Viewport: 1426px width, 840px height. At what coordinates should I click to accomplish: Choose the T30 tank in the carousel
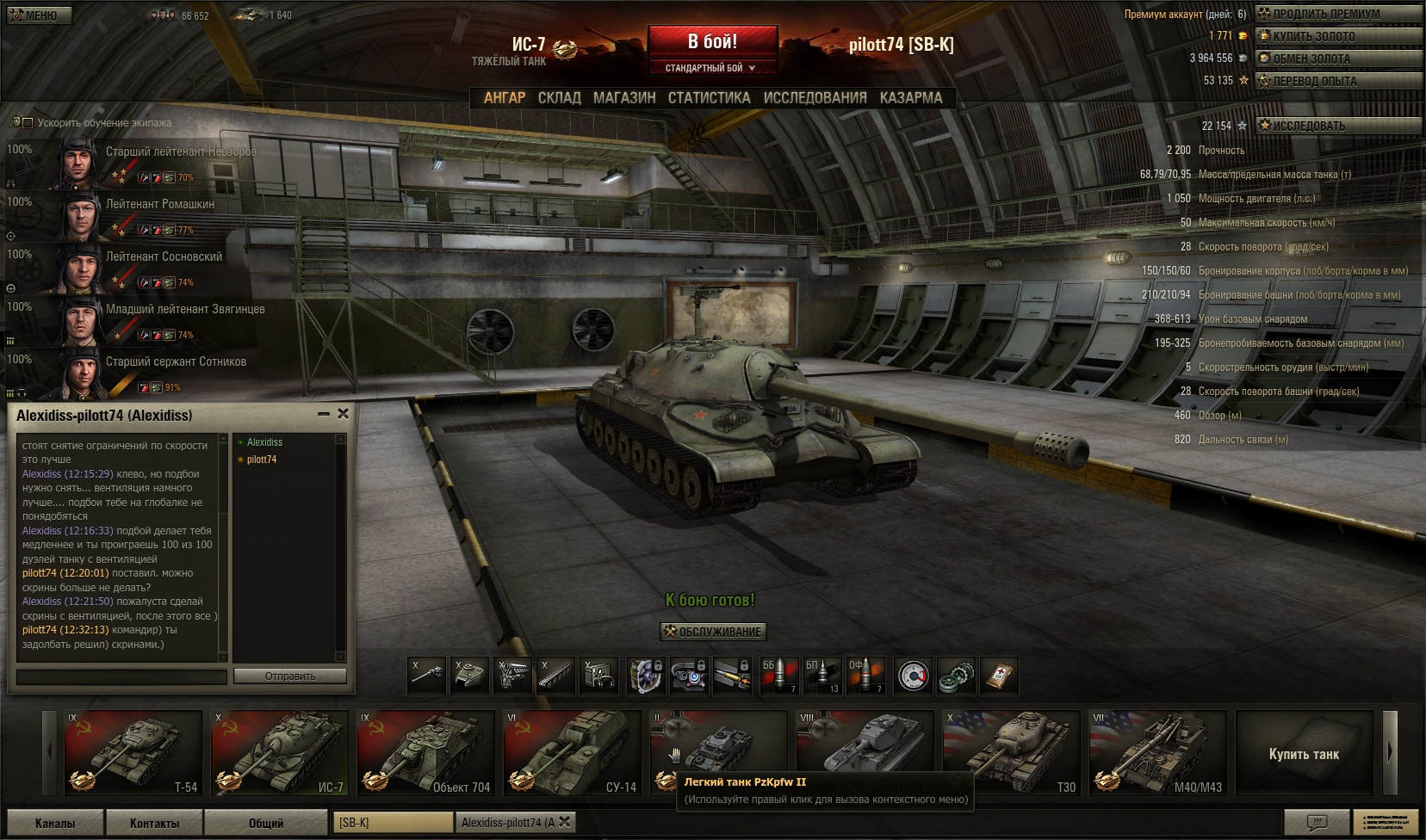pos(1012,753)
